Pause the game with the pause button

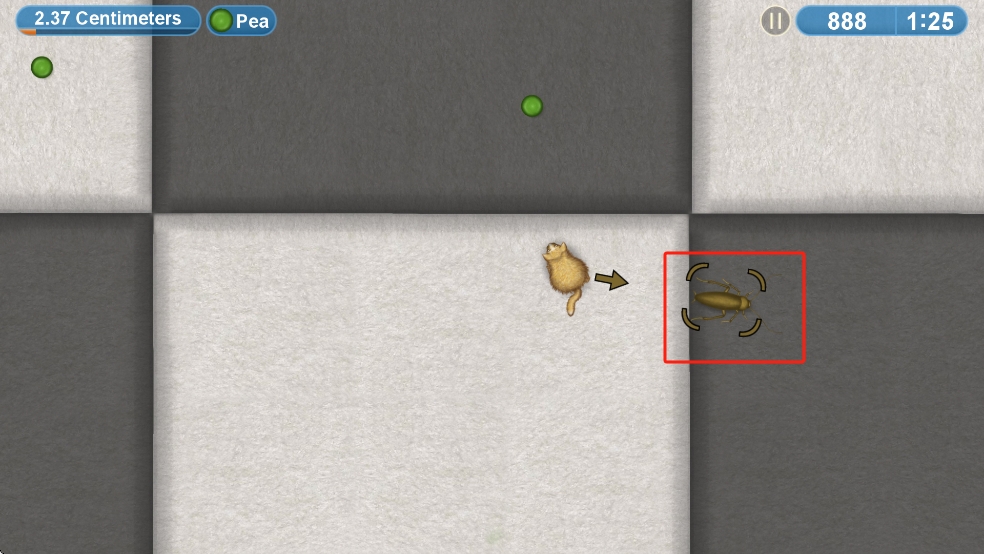(x=775, y=21)
